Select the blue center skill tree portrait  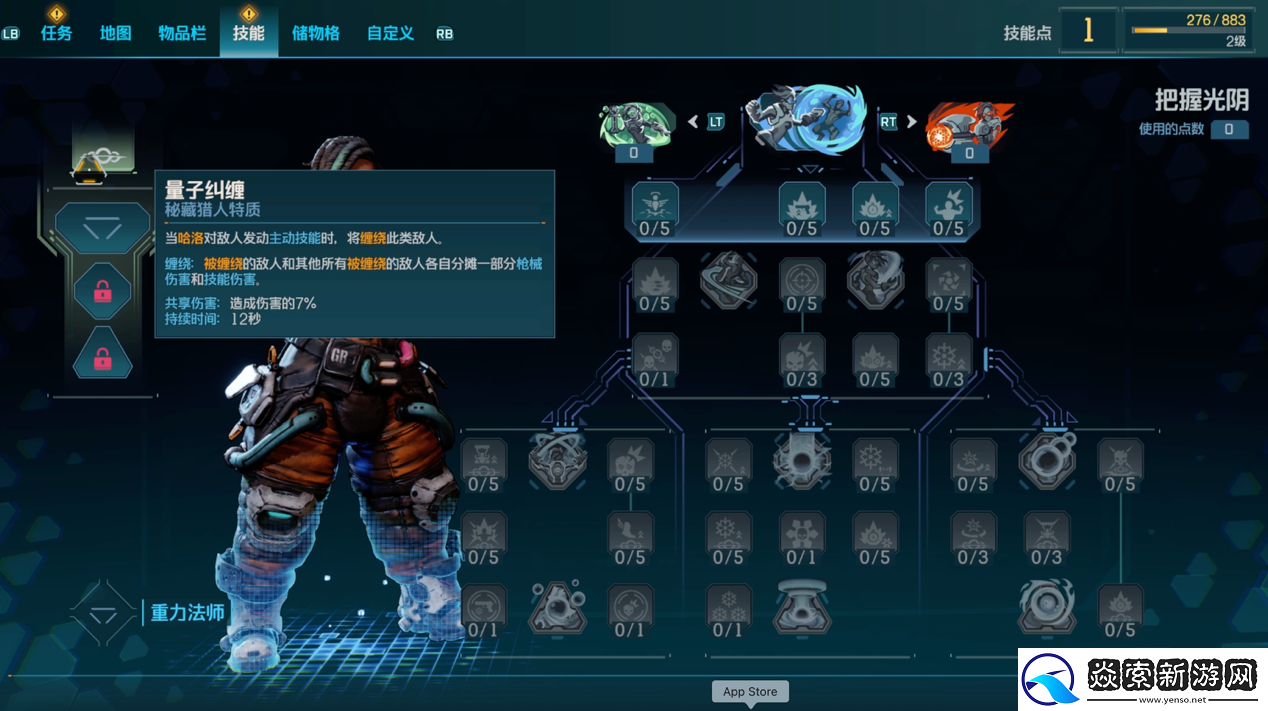pyautogui.click(x=803, y=123)
